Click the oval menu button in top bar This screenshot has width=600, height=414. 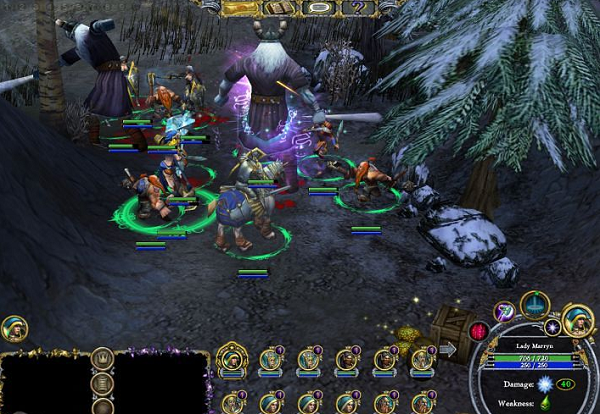pos(318,7)
